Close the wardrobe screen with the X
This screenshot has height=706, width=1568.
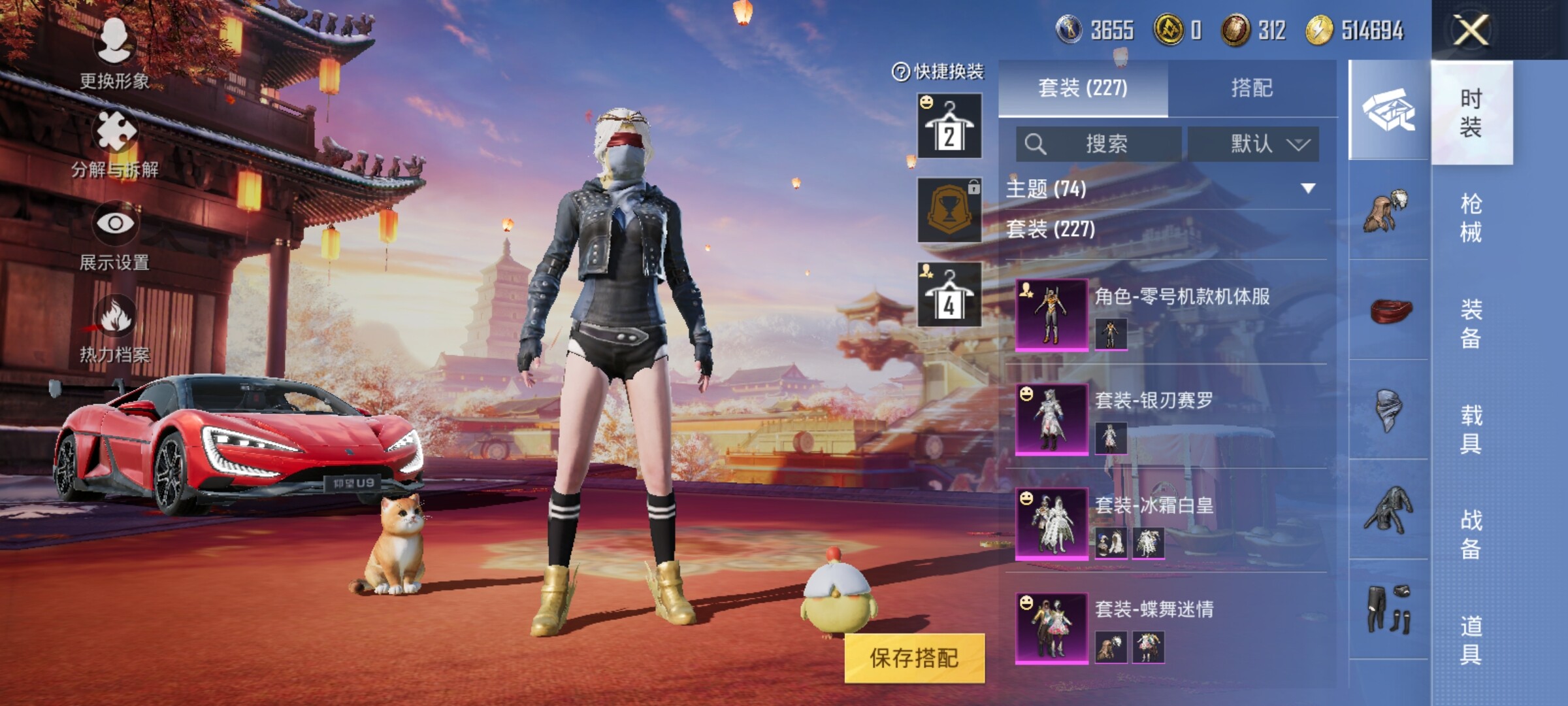point(1470,30)
